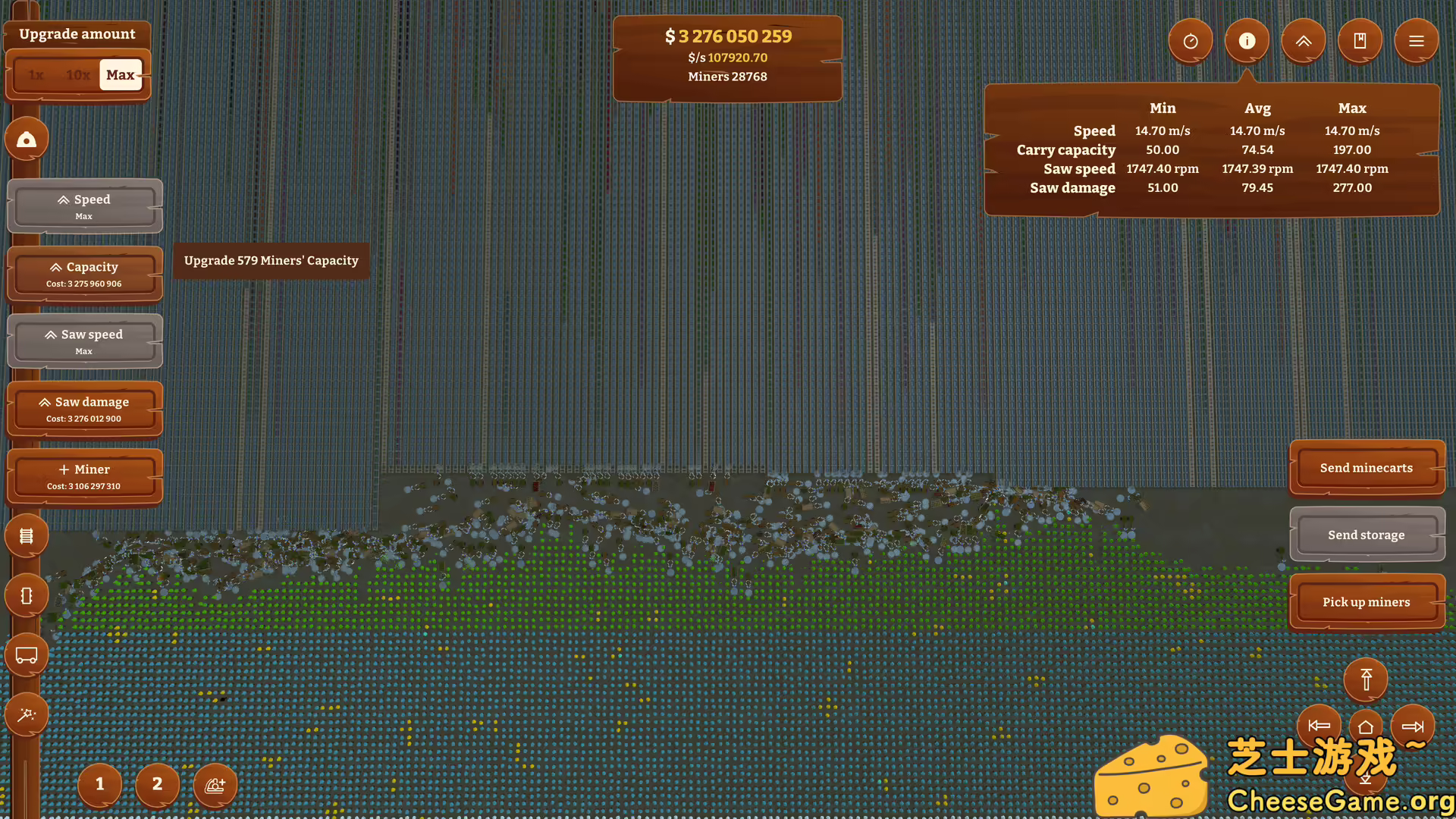The height and width of the screenshot is (819, 1456).
Task: Select the magic wand icon in the sidebar
Action: tap(27, 714)
